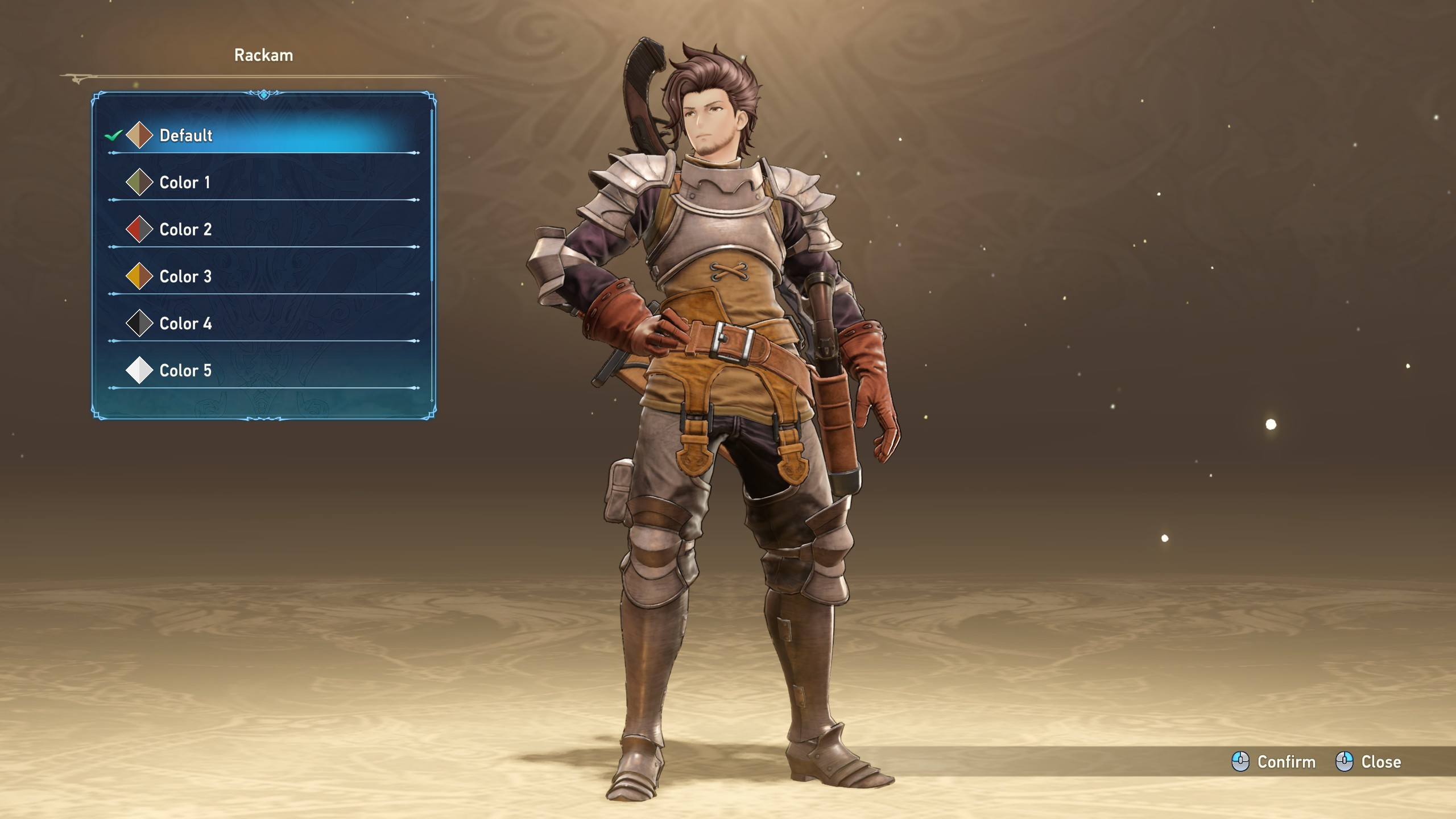1456x819 pixels.
Task: Select the Default color scheme
Action: (x=186, y=135)
